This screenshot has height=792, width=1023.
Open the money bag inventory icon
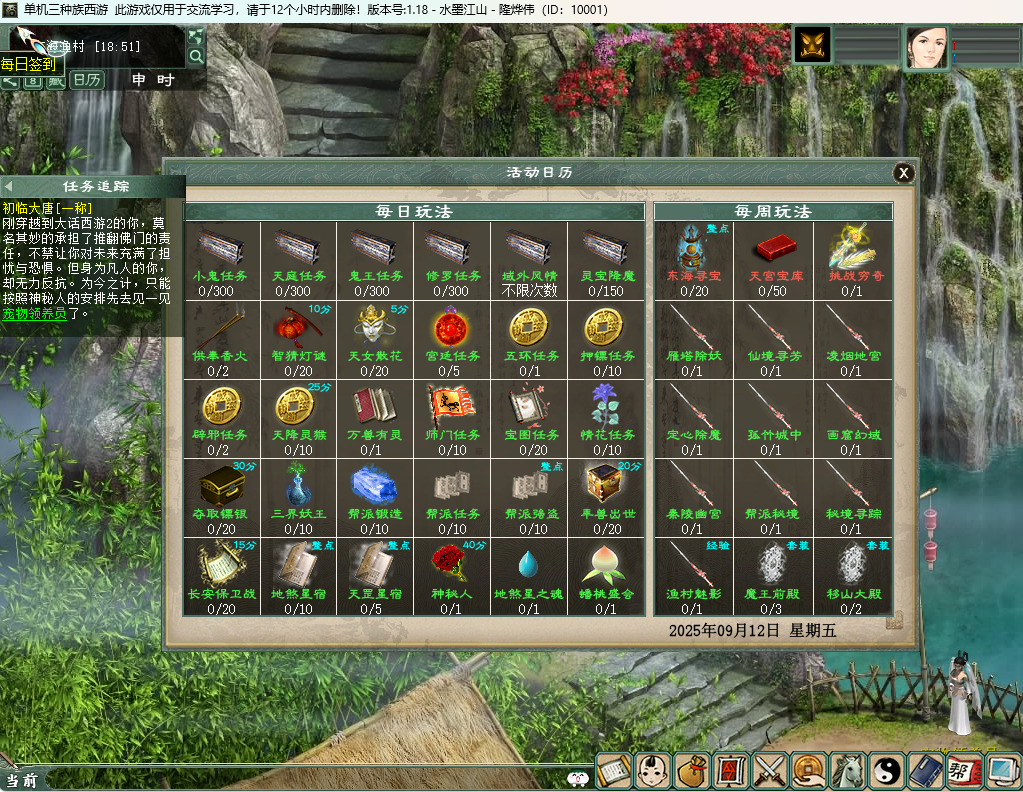click(692, 771)
